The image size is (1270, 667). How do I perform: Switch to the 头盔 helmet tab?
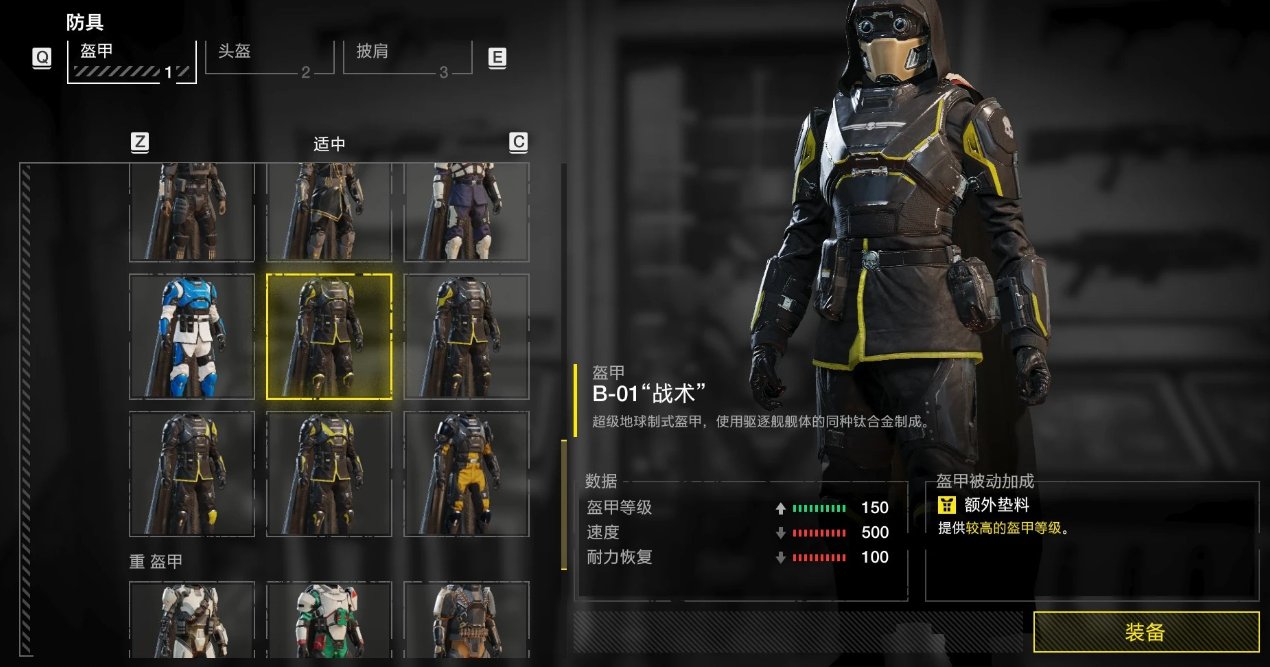(269, 57)
